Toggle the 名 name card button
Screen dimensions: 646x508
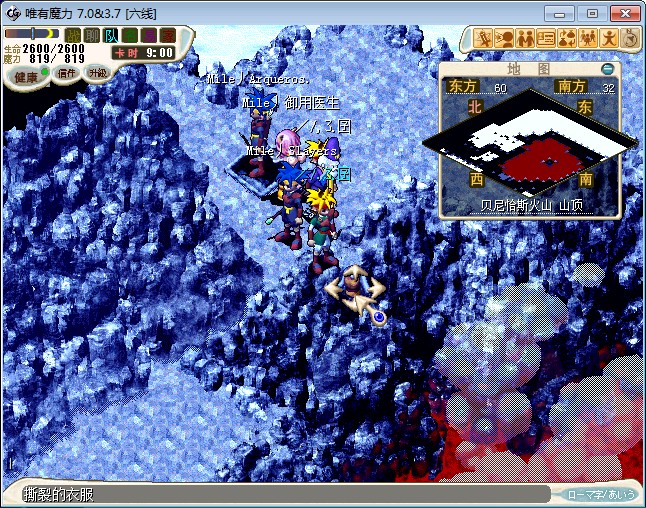130,35
